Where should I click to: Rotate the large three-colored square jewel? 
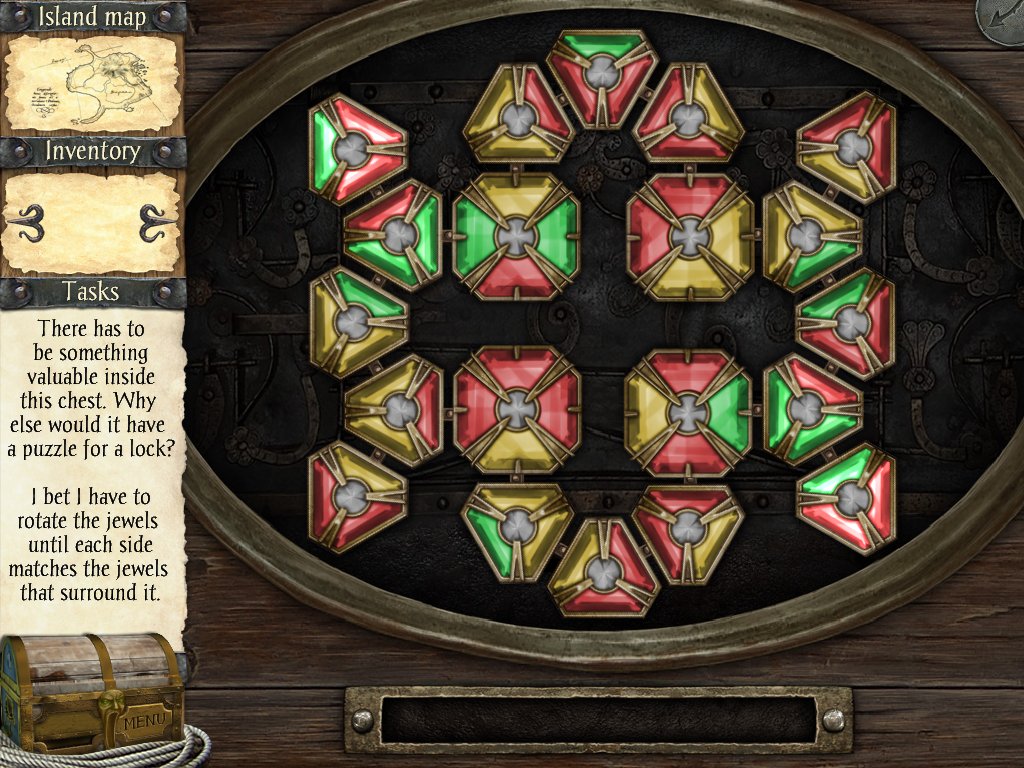pos(688,412)
